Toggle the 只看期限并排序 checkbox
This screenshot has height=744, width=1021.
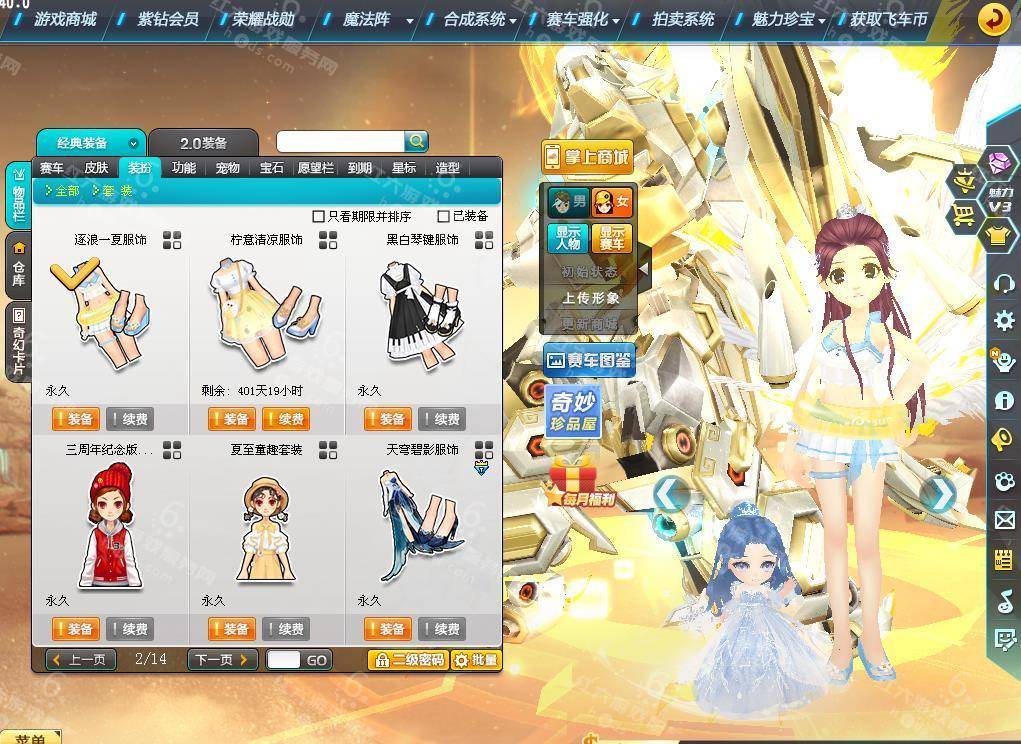(x=319, y=216)
